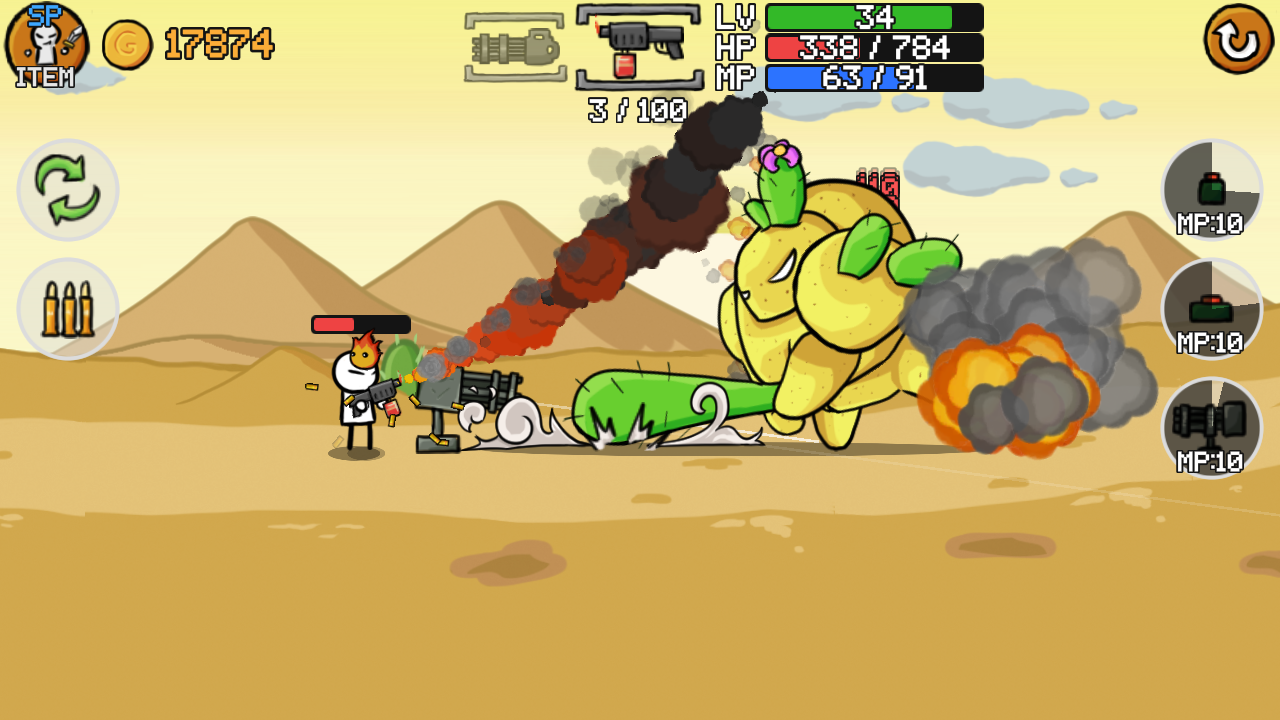The width and height of the screenshot is (1280, 720).
Task: Reload with the bullets icon
Action: 67,308
